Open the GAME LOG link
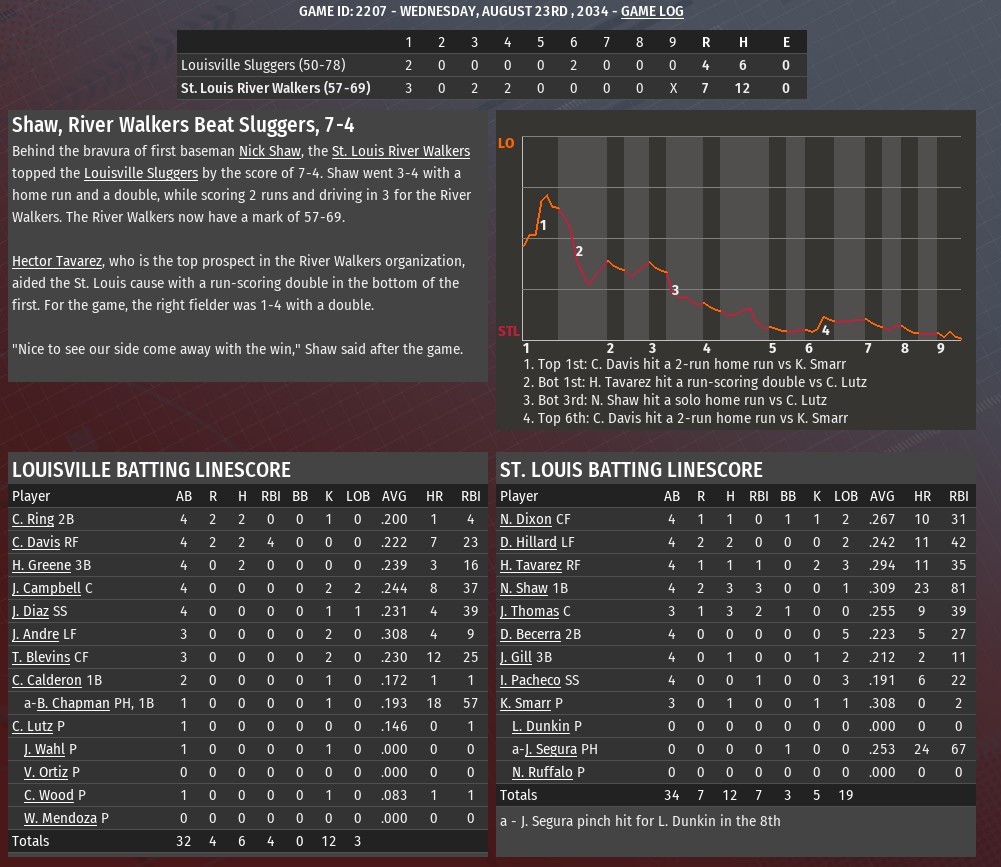This screenshot has height=867, width=1001. [x=652, y=11]
